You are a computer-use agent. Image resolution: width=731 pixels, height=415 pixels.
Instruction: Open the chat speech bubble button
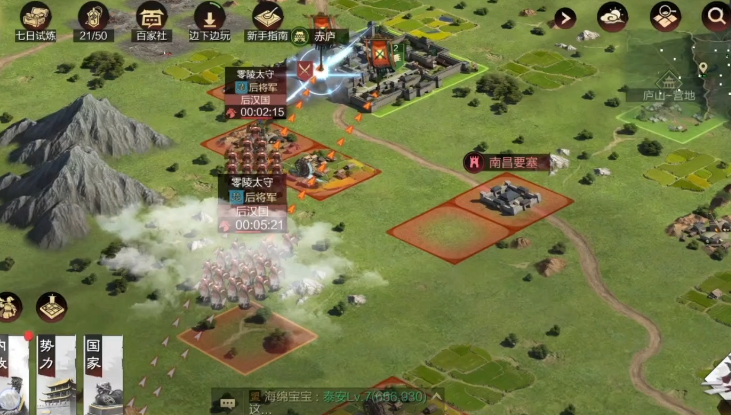point(228,400)
